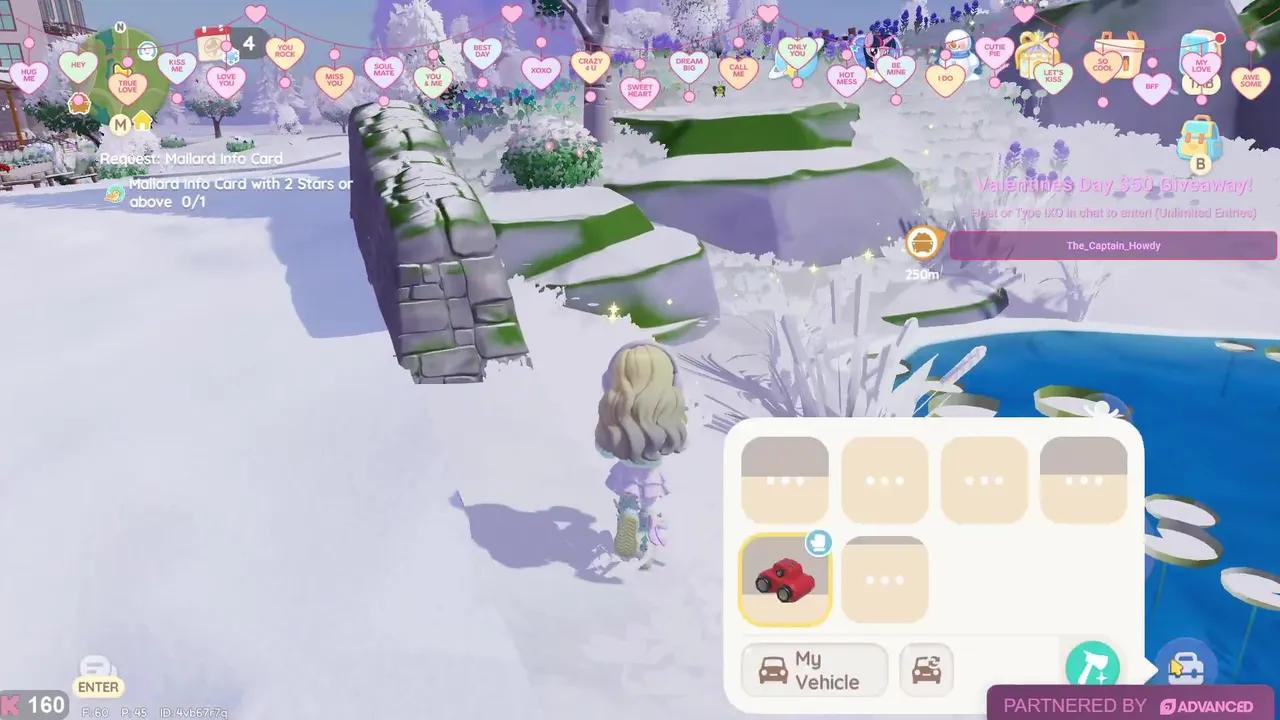This screenshot has width=1280, height=720.
Task: Activate the green axe tool button
Action: pyautogui.click(x=1091, y=667)
